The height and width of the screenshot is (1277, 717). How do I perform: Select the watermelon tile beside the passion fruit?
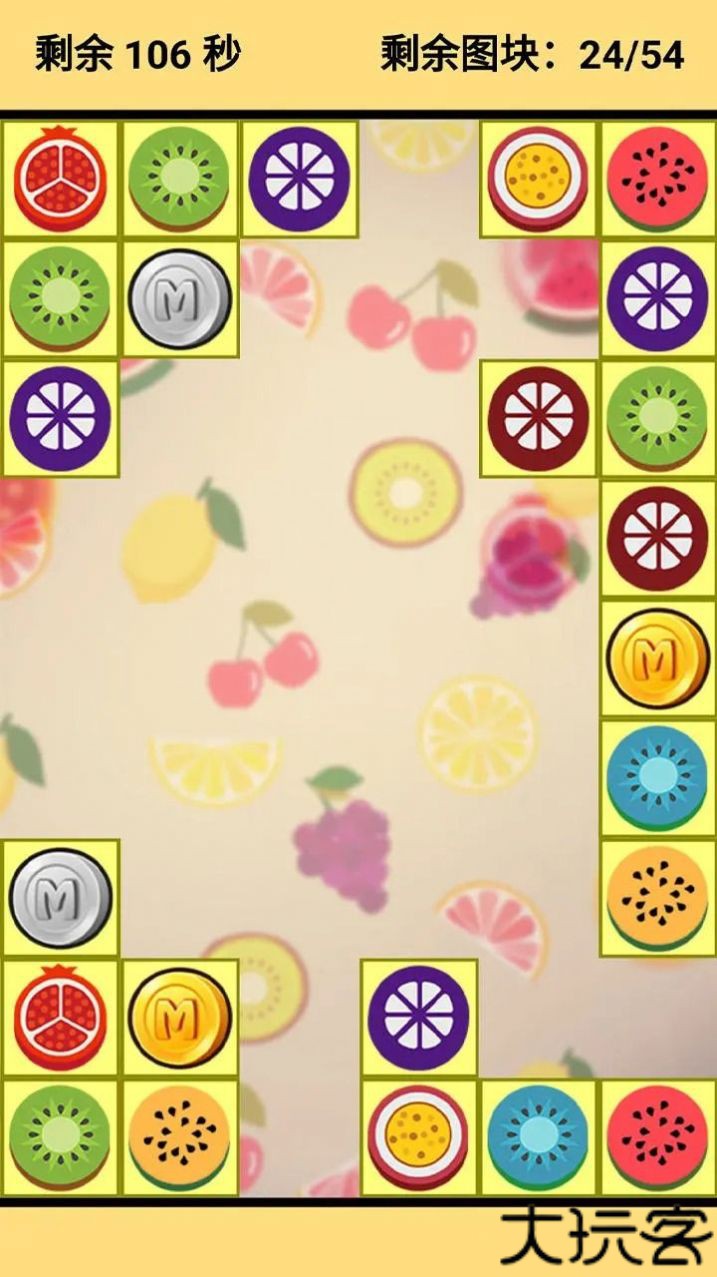pyautogui.click(x=657, y=179)
